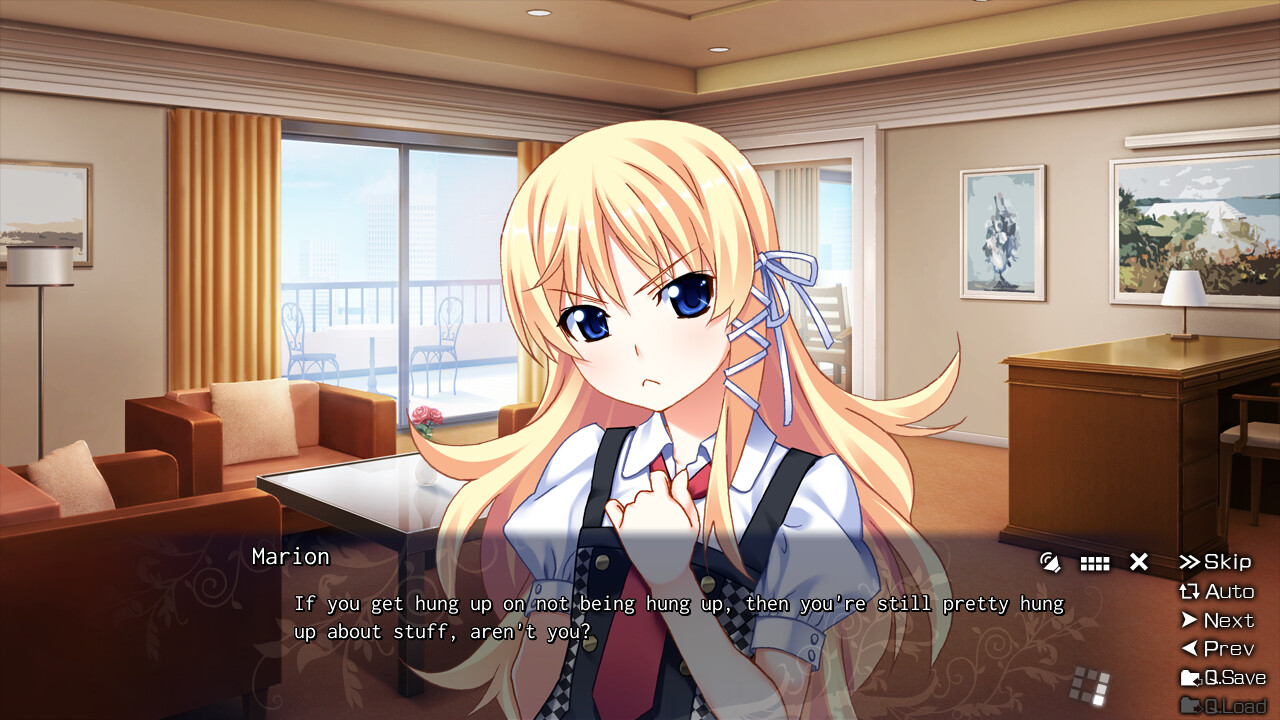1280x720 pixels.
Task: Hide the text window with the X
Action: point(1139,562)
